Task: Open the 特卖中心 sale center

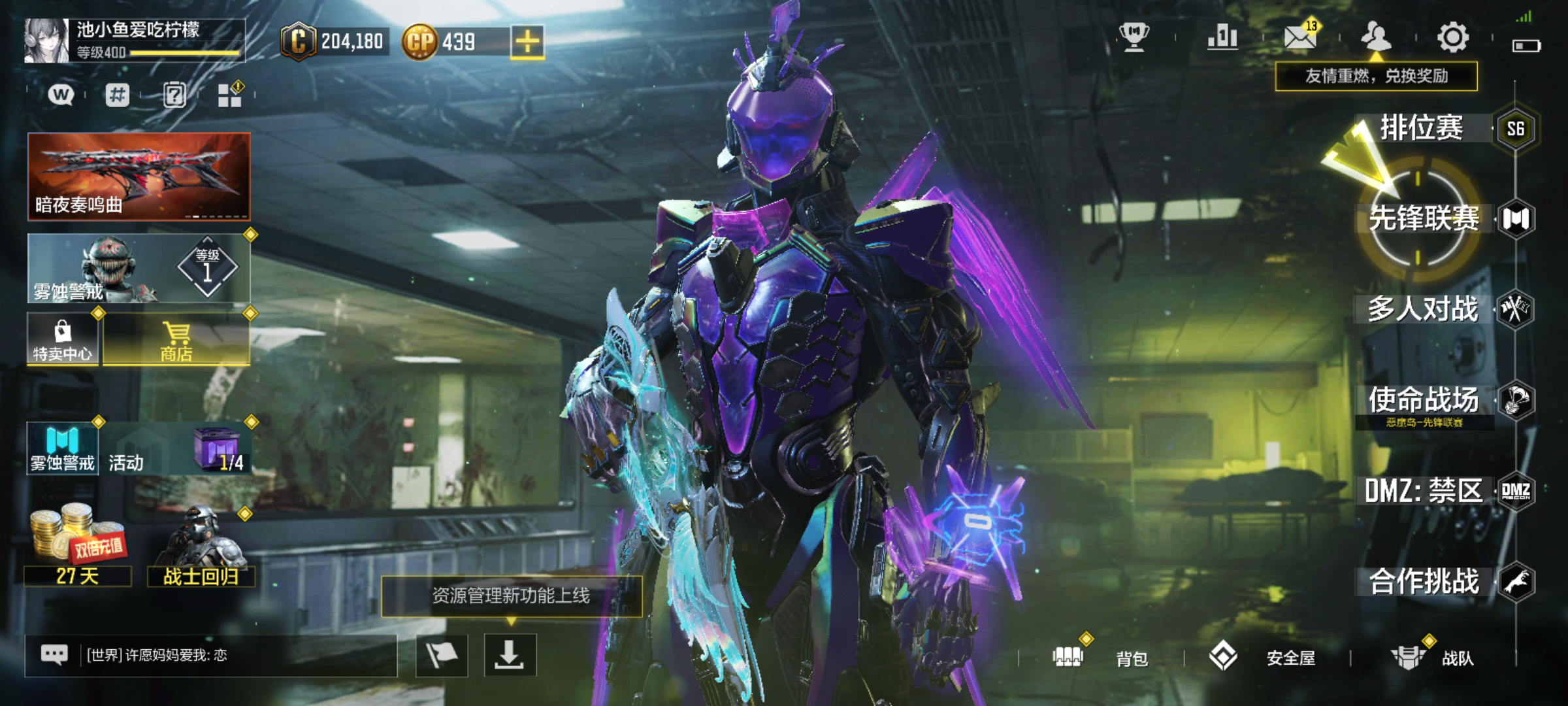Action: (63, 340)
